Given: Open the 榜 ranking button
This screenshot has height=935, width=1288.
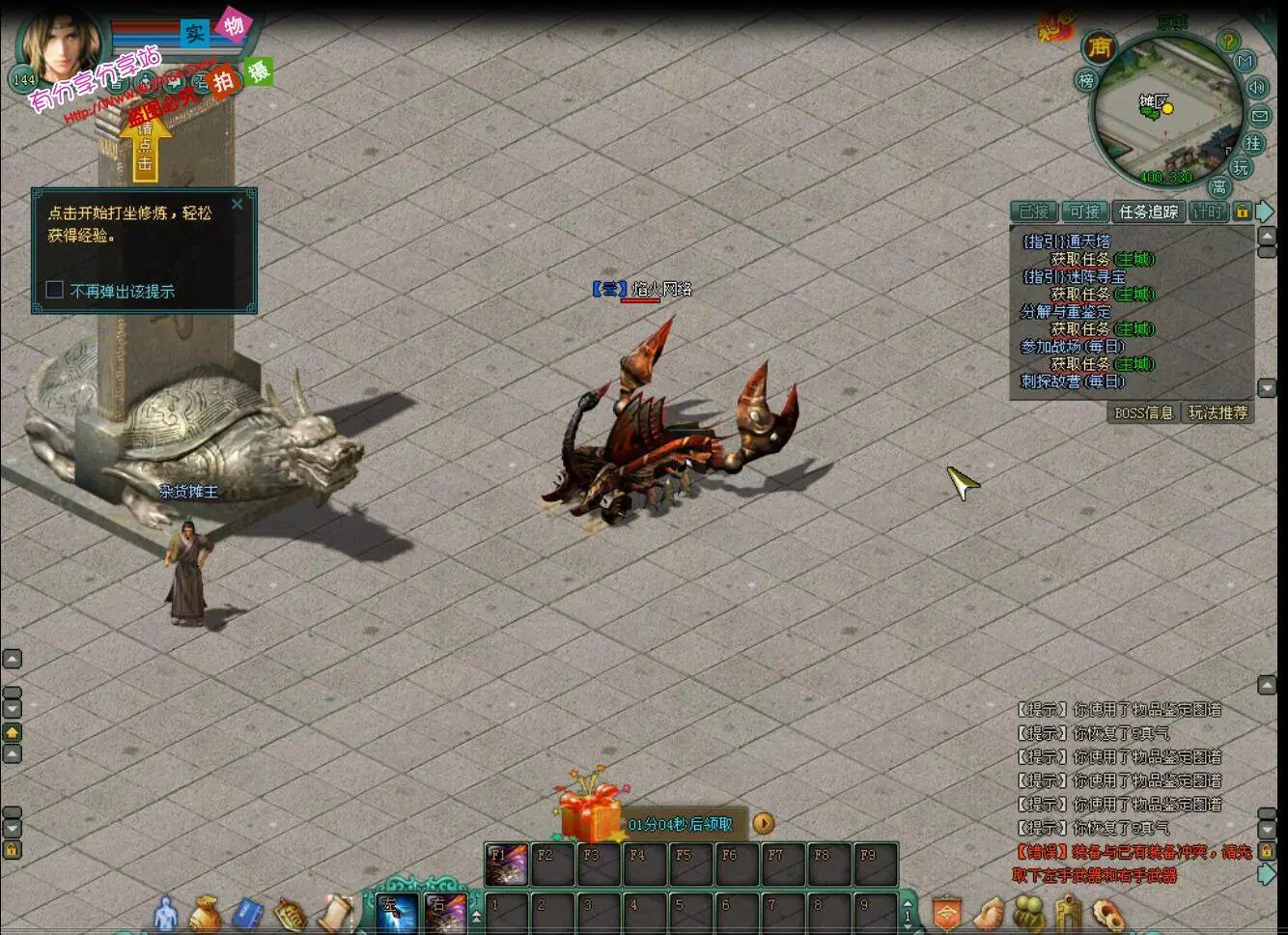Looking at the screenshot, I should click(1086, 81).
